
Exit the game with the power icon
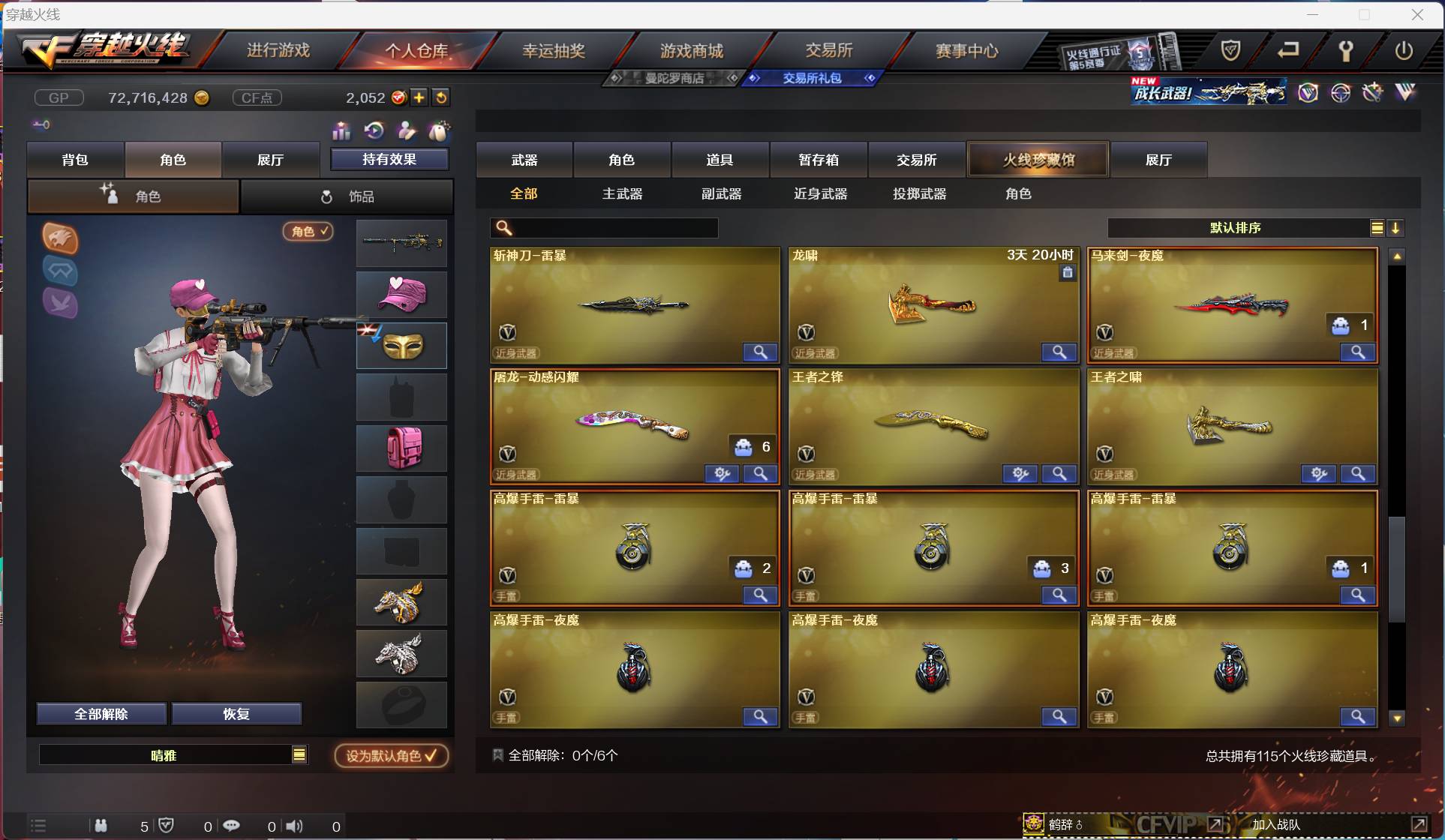click(x=1404, y=51)
